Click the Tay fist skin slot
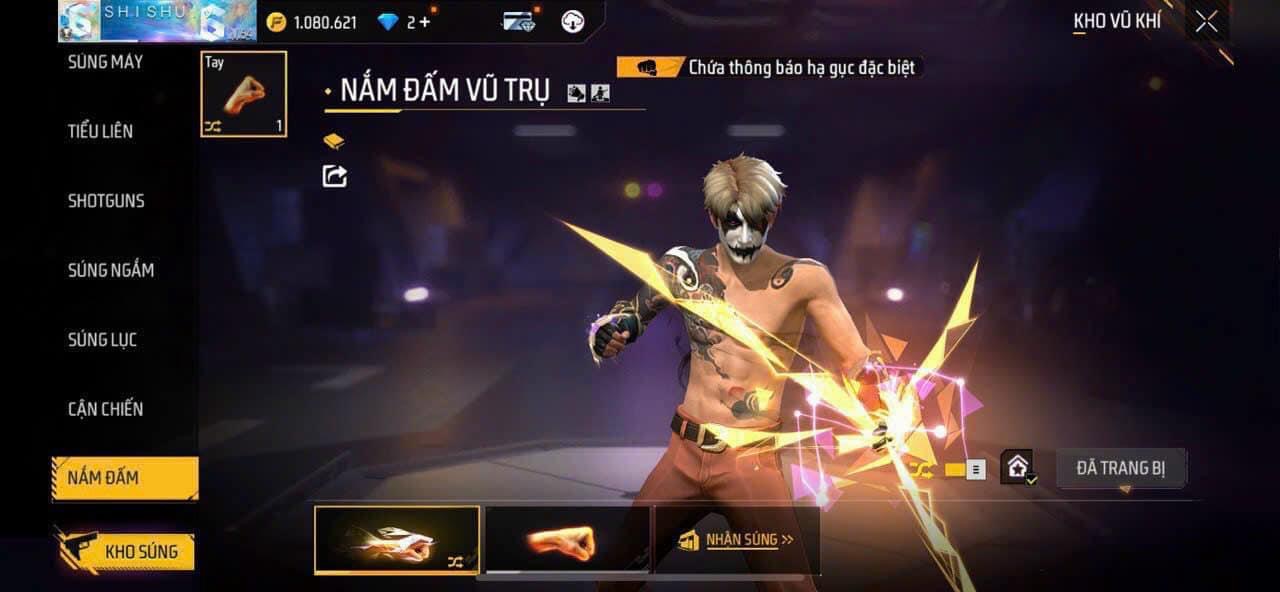 [x=244, y=94]
